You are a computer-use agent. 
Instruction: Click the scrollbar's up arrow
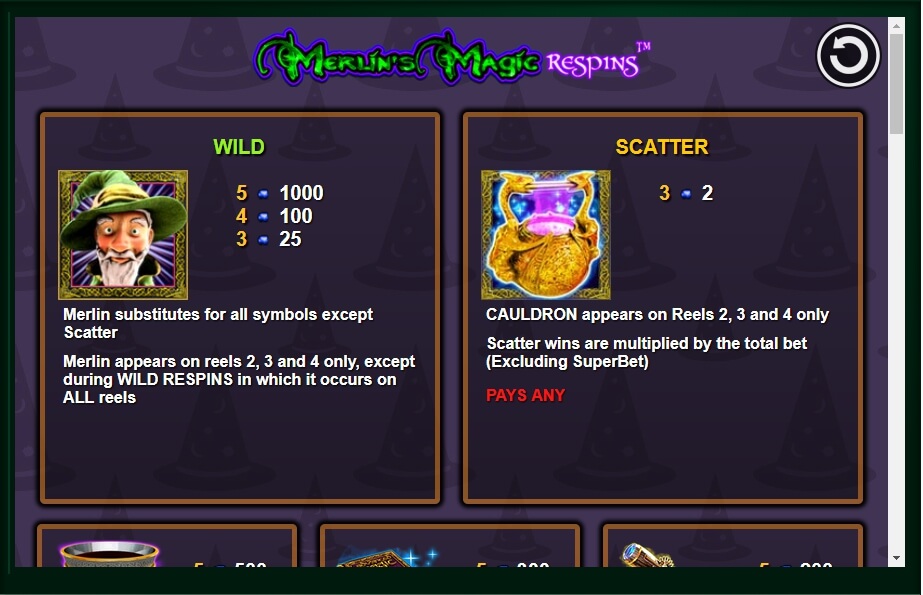[x=897, y=26]
